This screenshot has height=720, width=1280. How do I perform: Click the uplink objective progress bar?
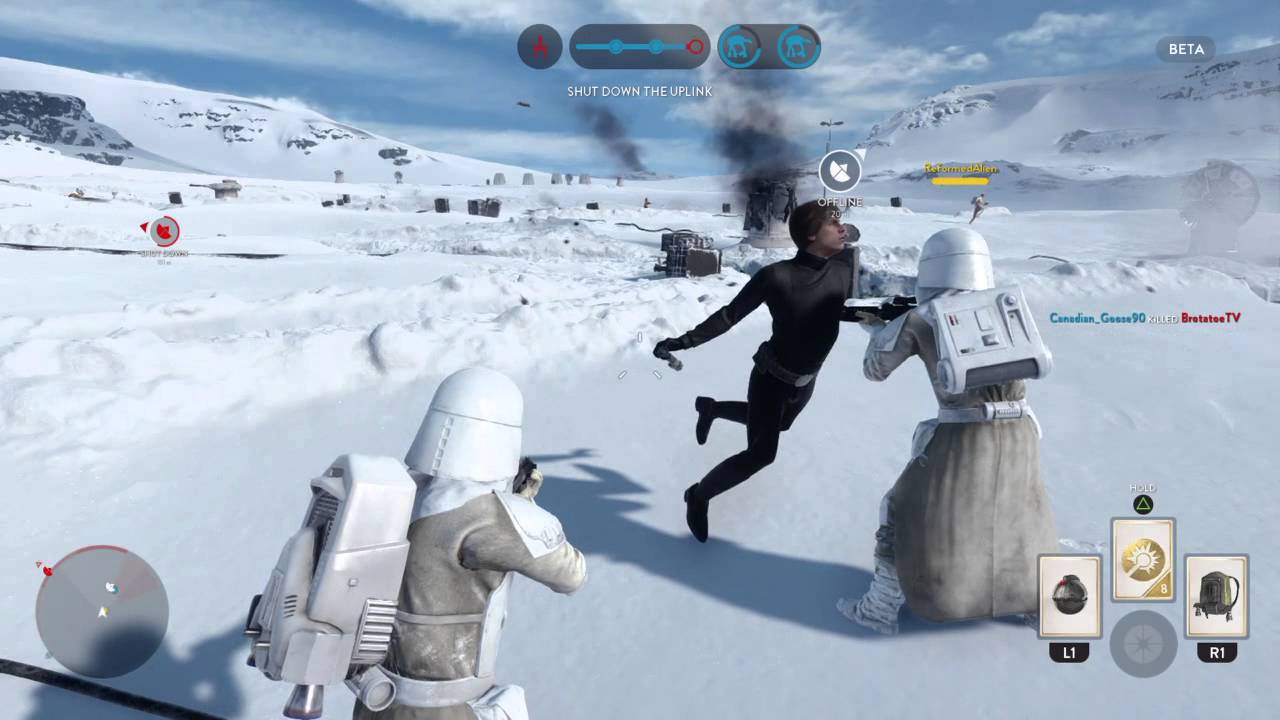pyautogui.click(x=640, y=46)
